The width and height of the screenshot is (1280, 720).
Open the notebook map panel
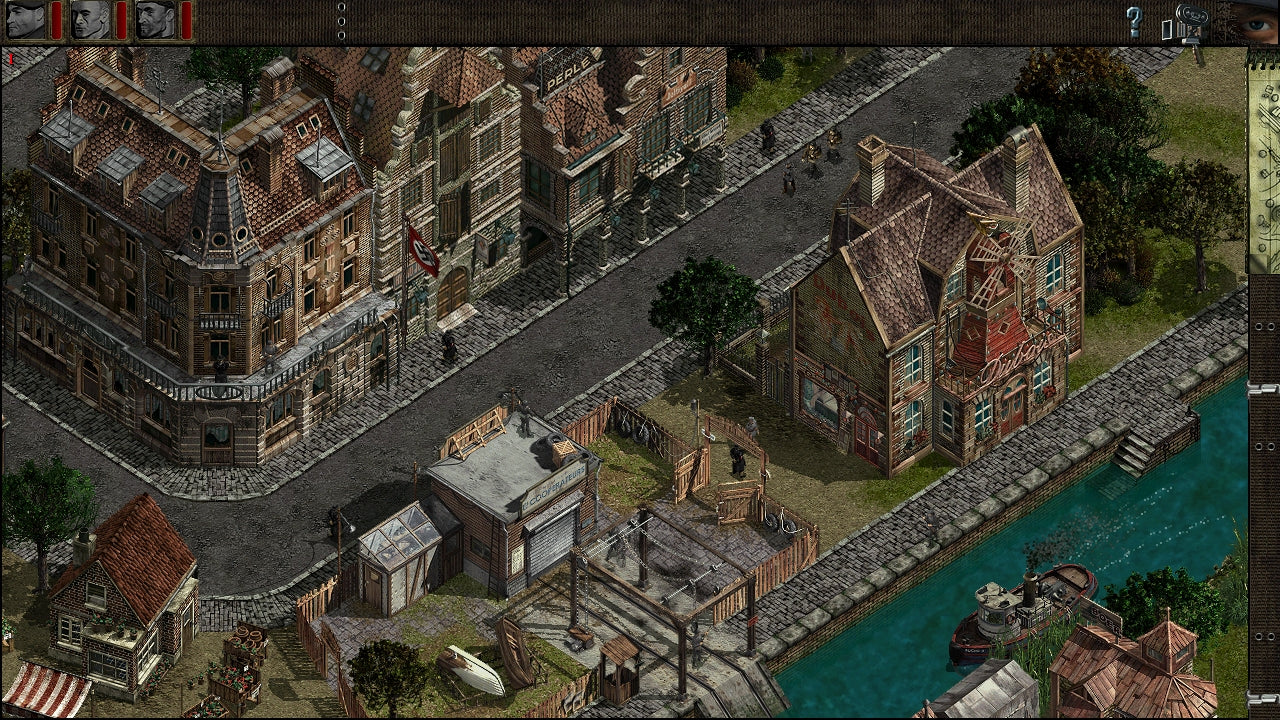tap(1262, 160)
